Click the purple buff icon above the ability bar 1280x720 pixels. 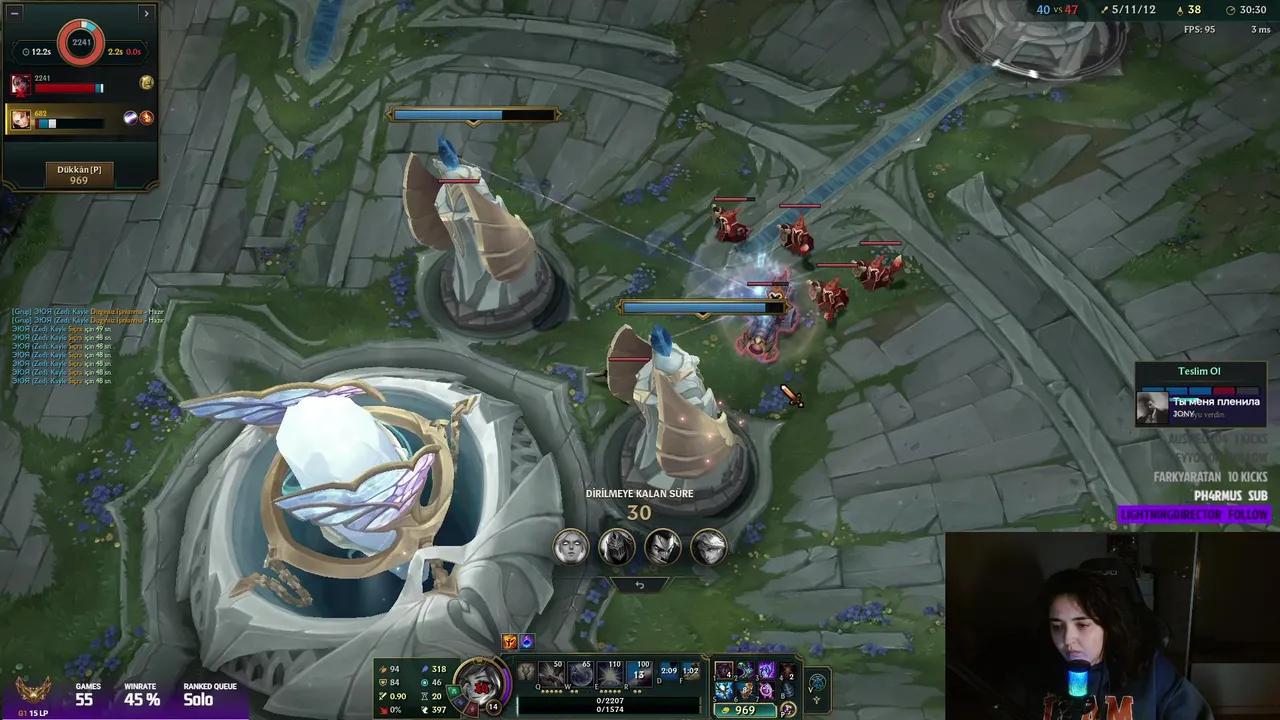tap(527, 643)
